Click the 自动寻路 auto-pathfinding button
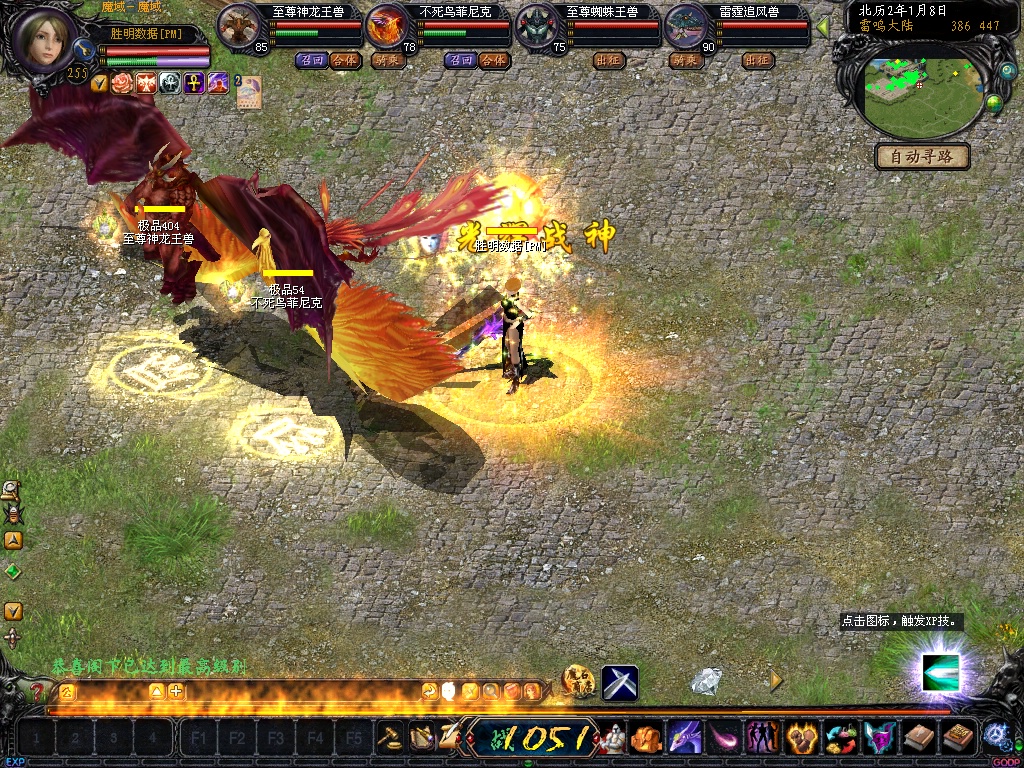The width and height of the screenshot is (1024, 768). click(x=922, y=156)
